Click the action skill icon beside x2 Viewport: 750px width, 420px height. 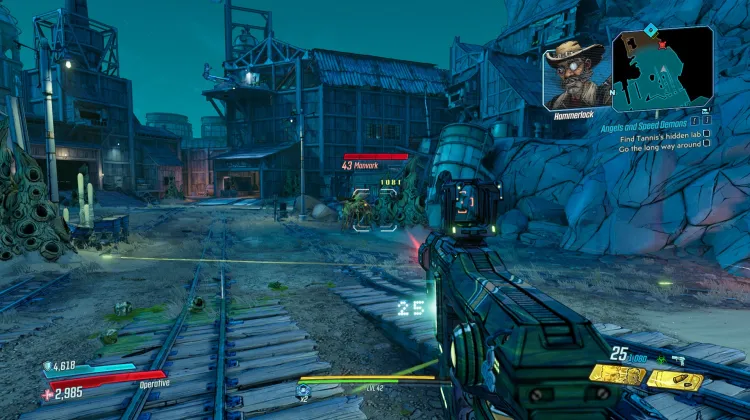tap(305, 390)
